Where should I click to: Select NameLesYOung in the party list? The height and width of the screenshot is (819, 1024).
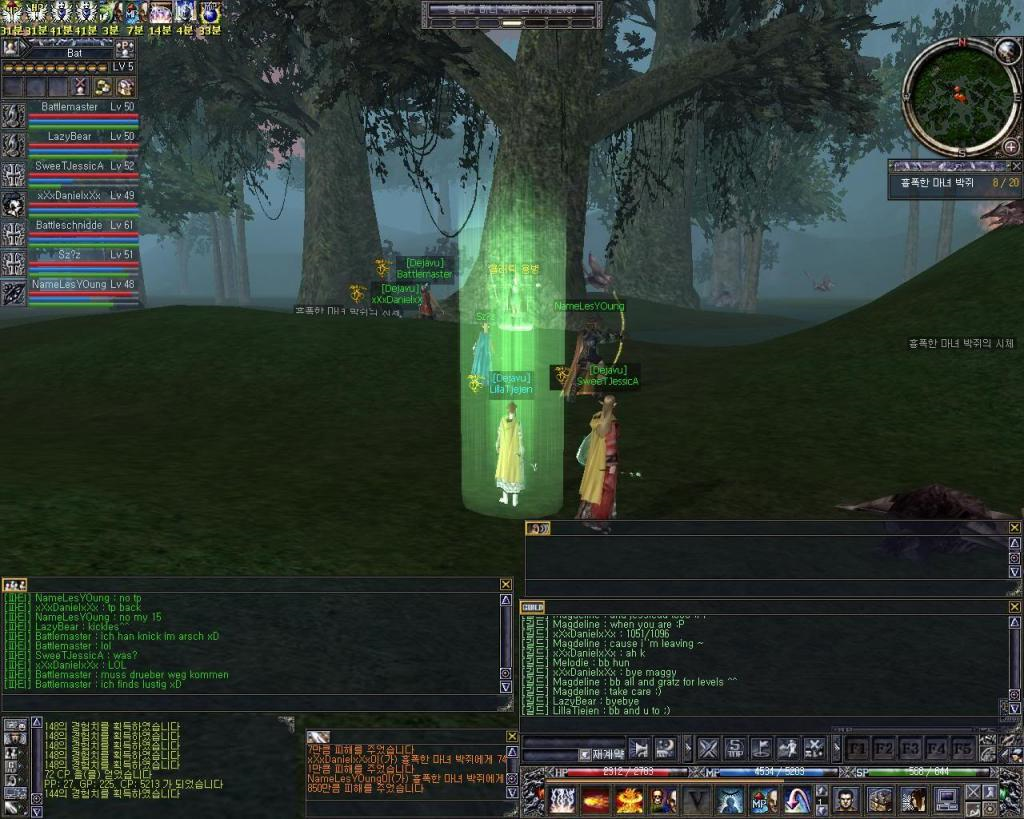[70, 284]
